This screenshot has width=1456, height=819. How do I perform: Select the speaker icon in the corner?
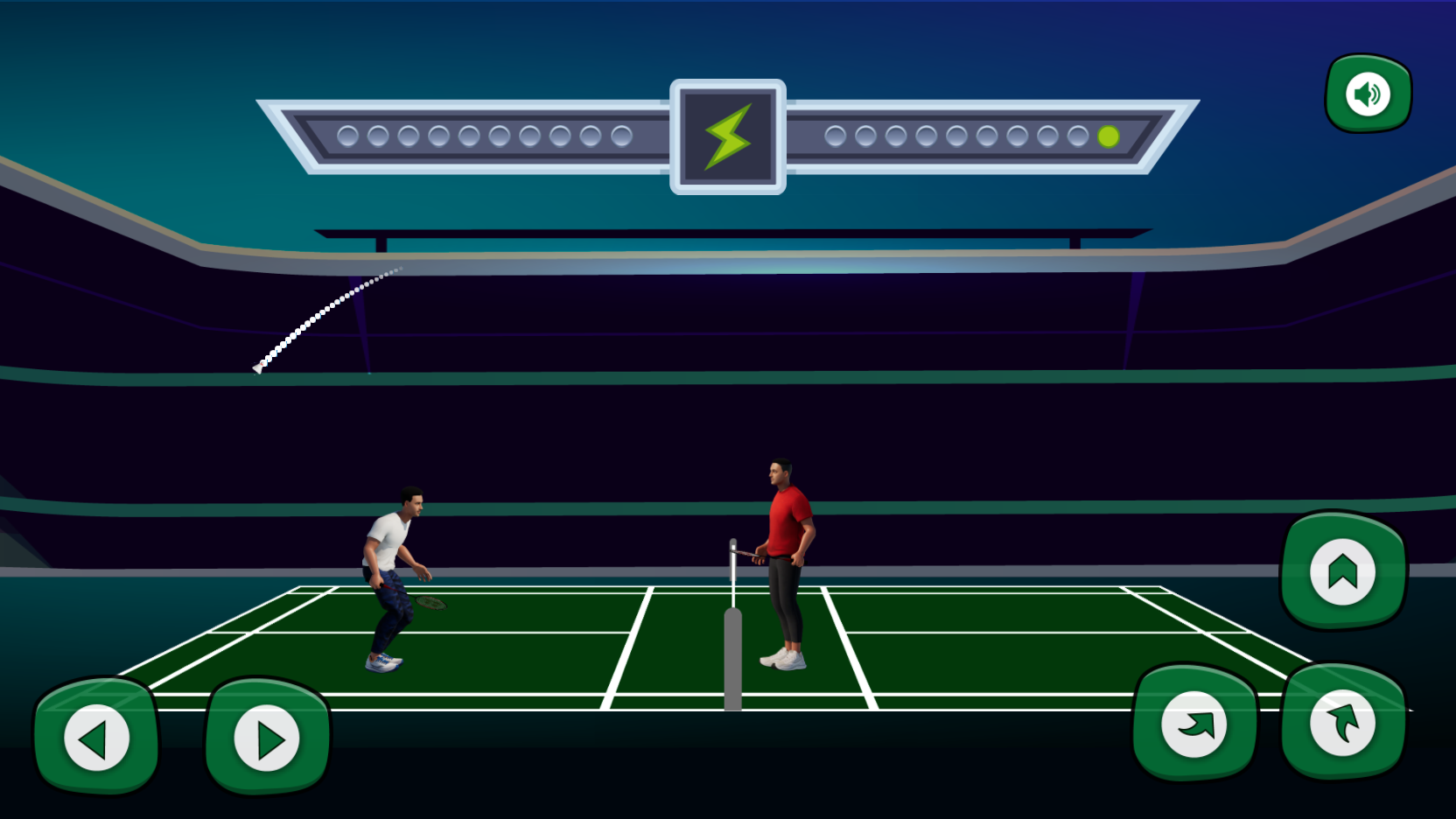pyautogui.click(x=1367, y=94)
